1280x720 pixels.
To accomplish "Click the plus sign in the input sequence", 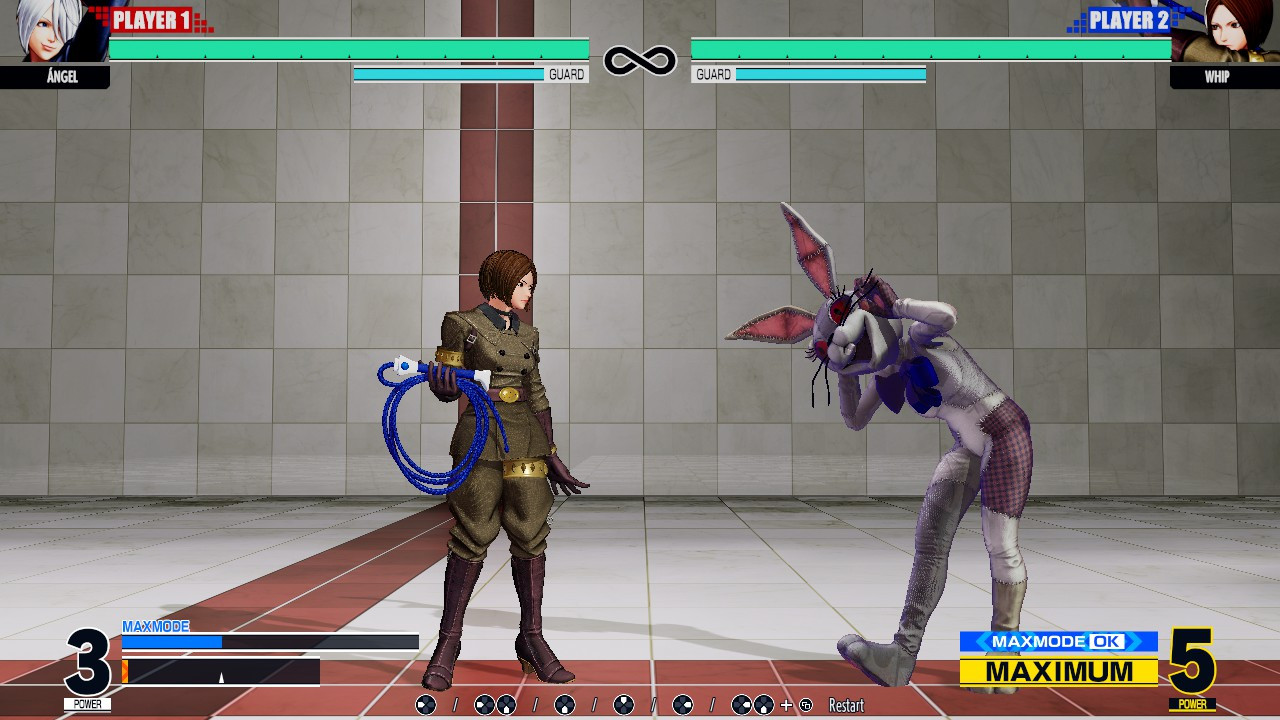I will (x=784, y=704).
